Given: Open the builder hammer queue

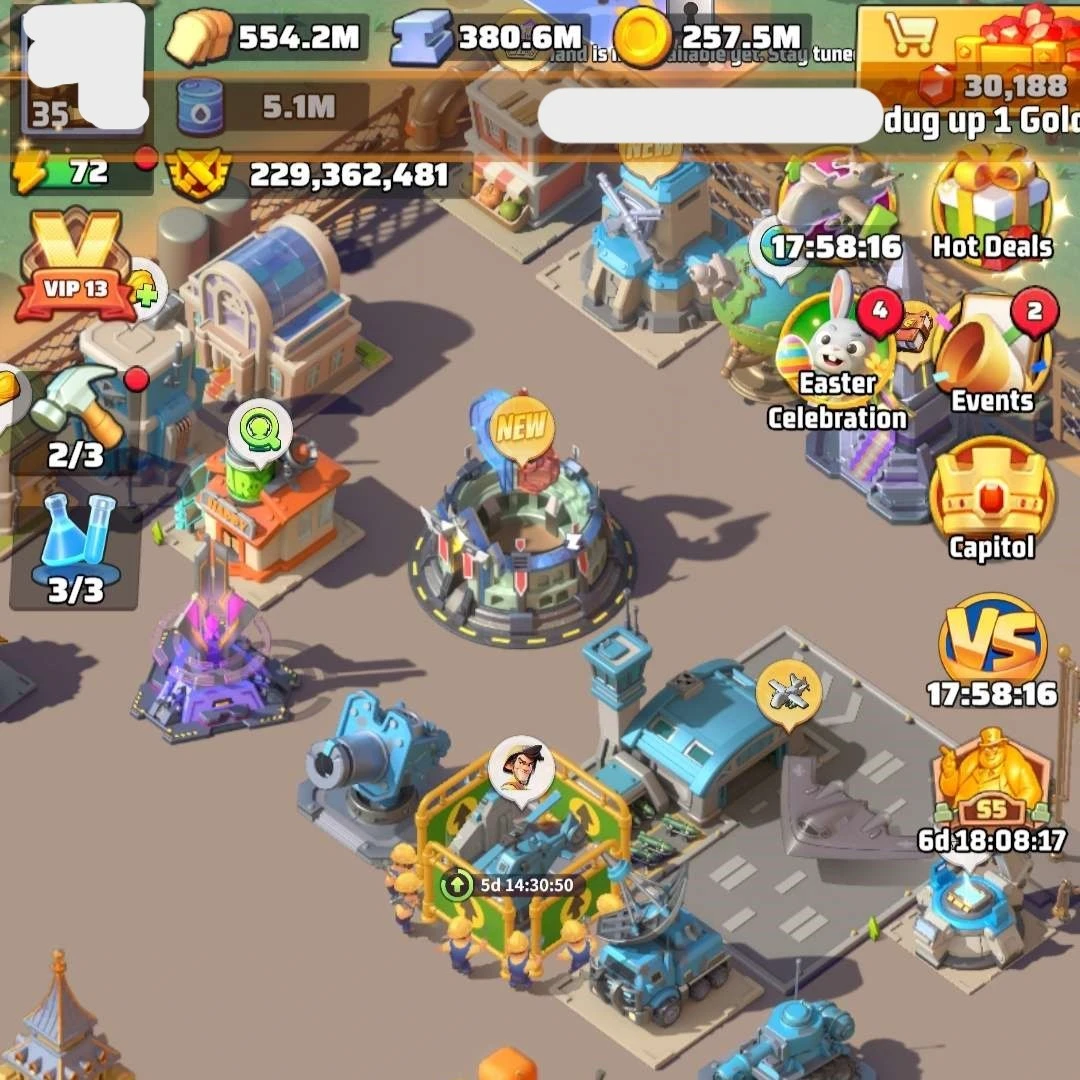Looking at the screenshot, I should pyautogui.click(x=76, y=410).
